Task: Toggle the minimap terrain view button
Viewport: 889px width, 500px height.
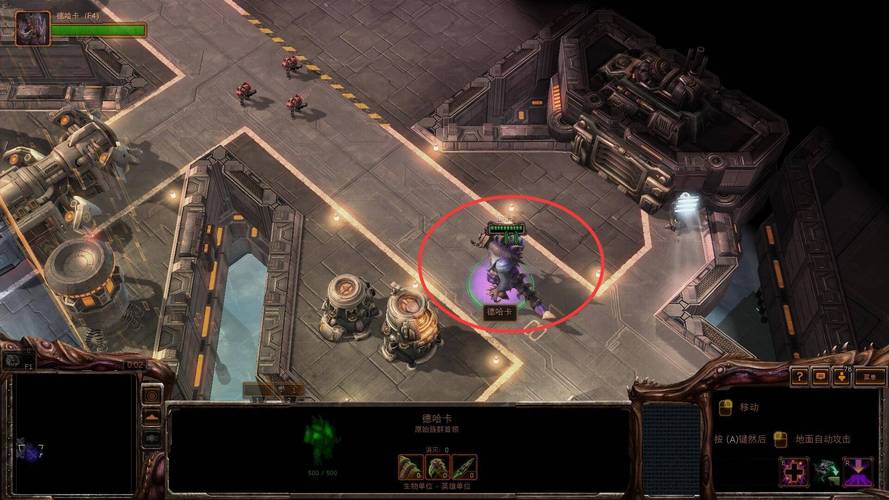Action: click(x=152, y=417)
